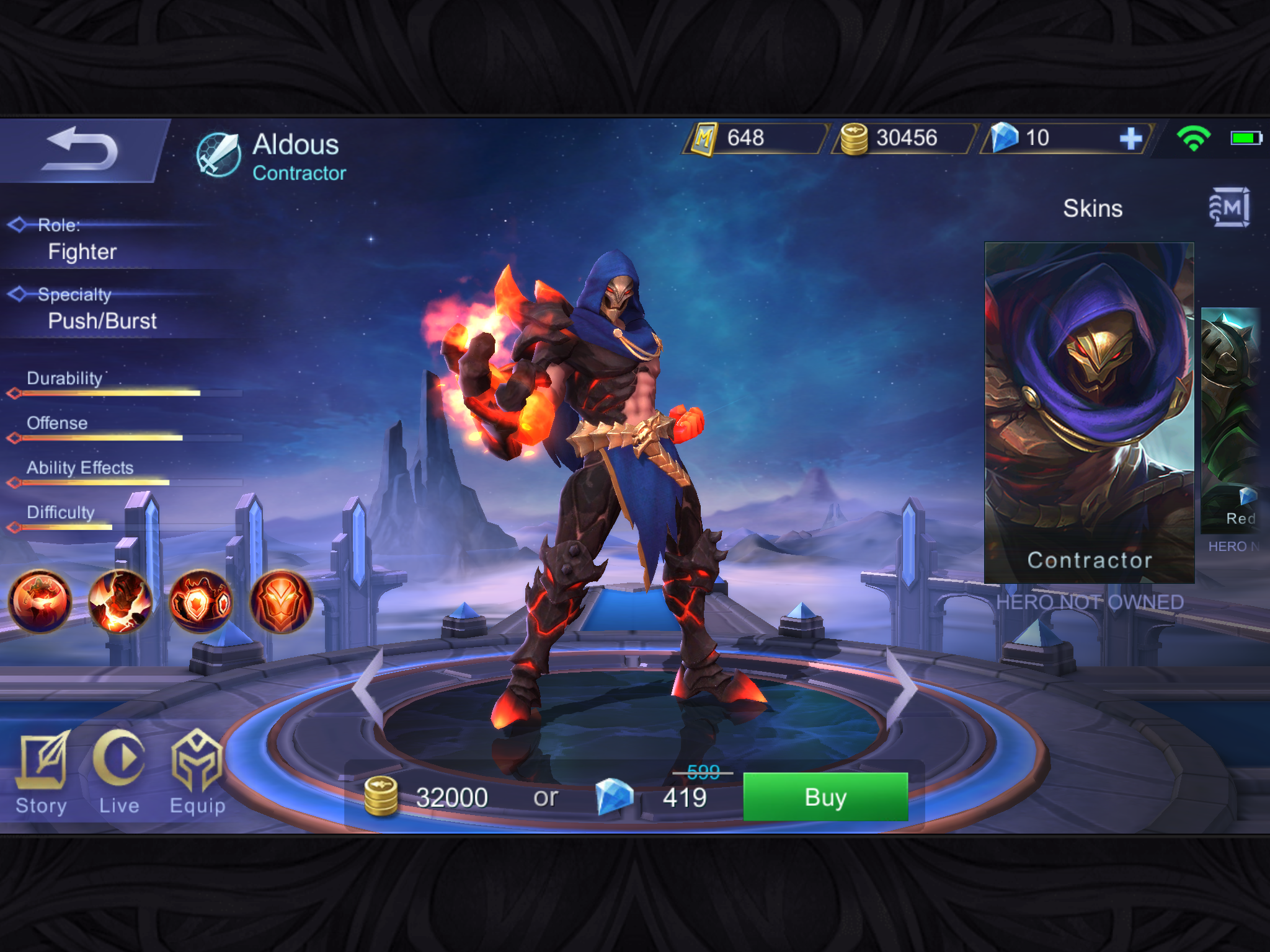Go back using the return arrow

[81, 150]
